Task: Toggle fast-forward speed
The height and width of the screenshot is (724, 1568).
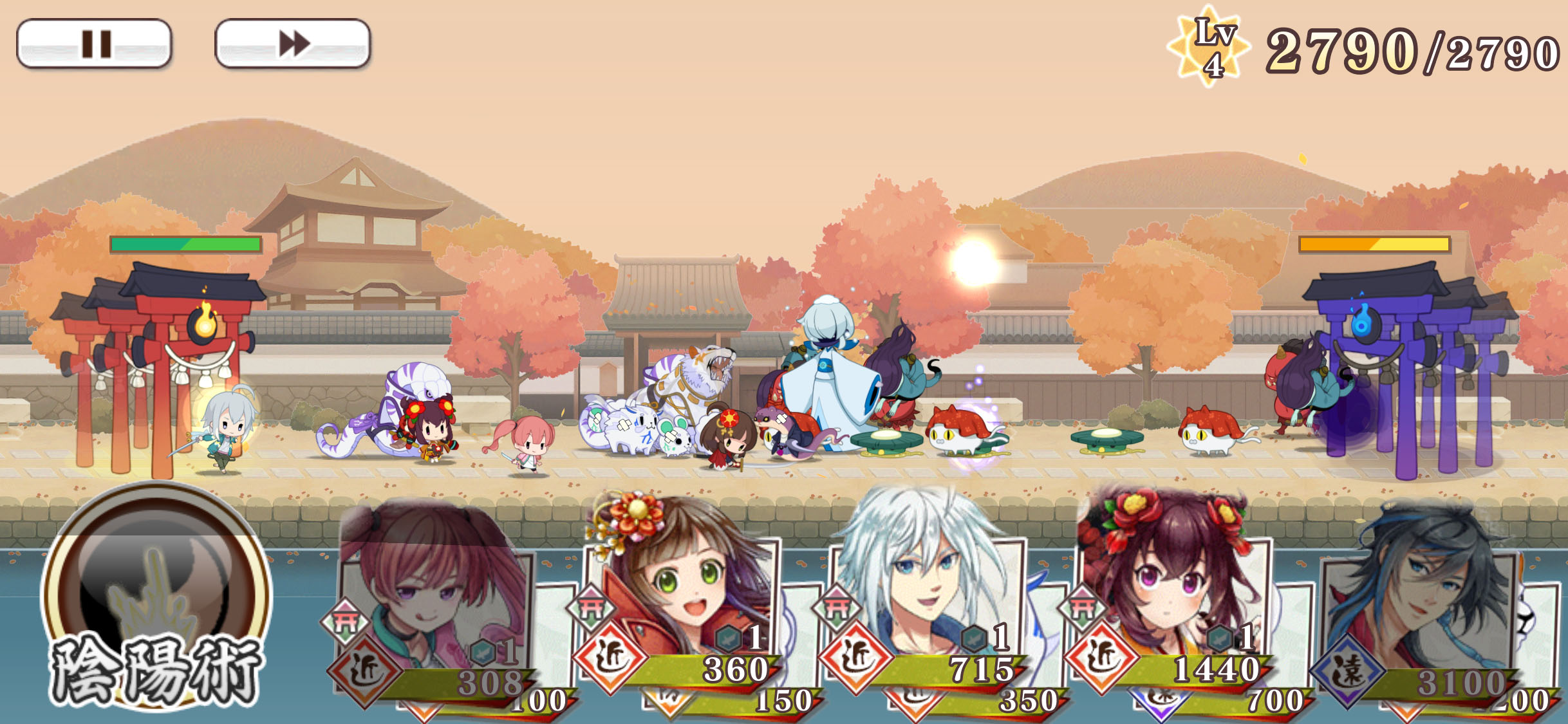Action: (293, 44)
